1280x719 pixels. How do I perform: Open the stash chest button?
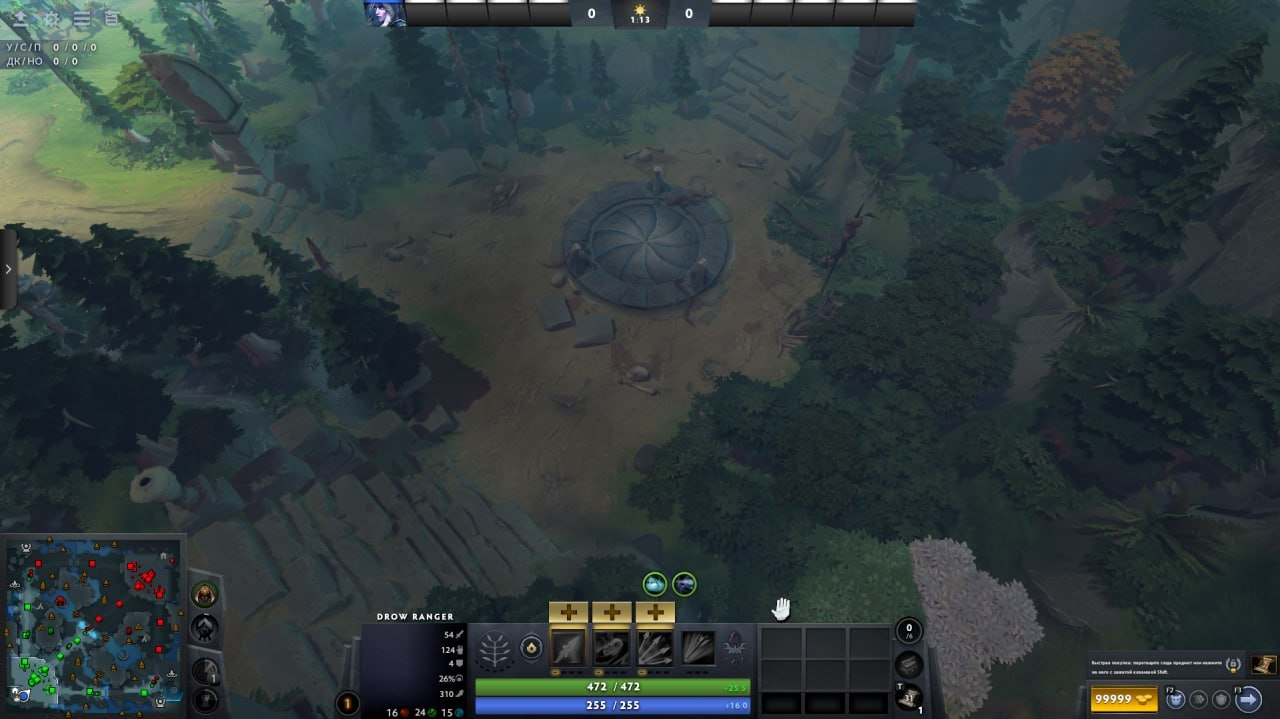point(908,663)
